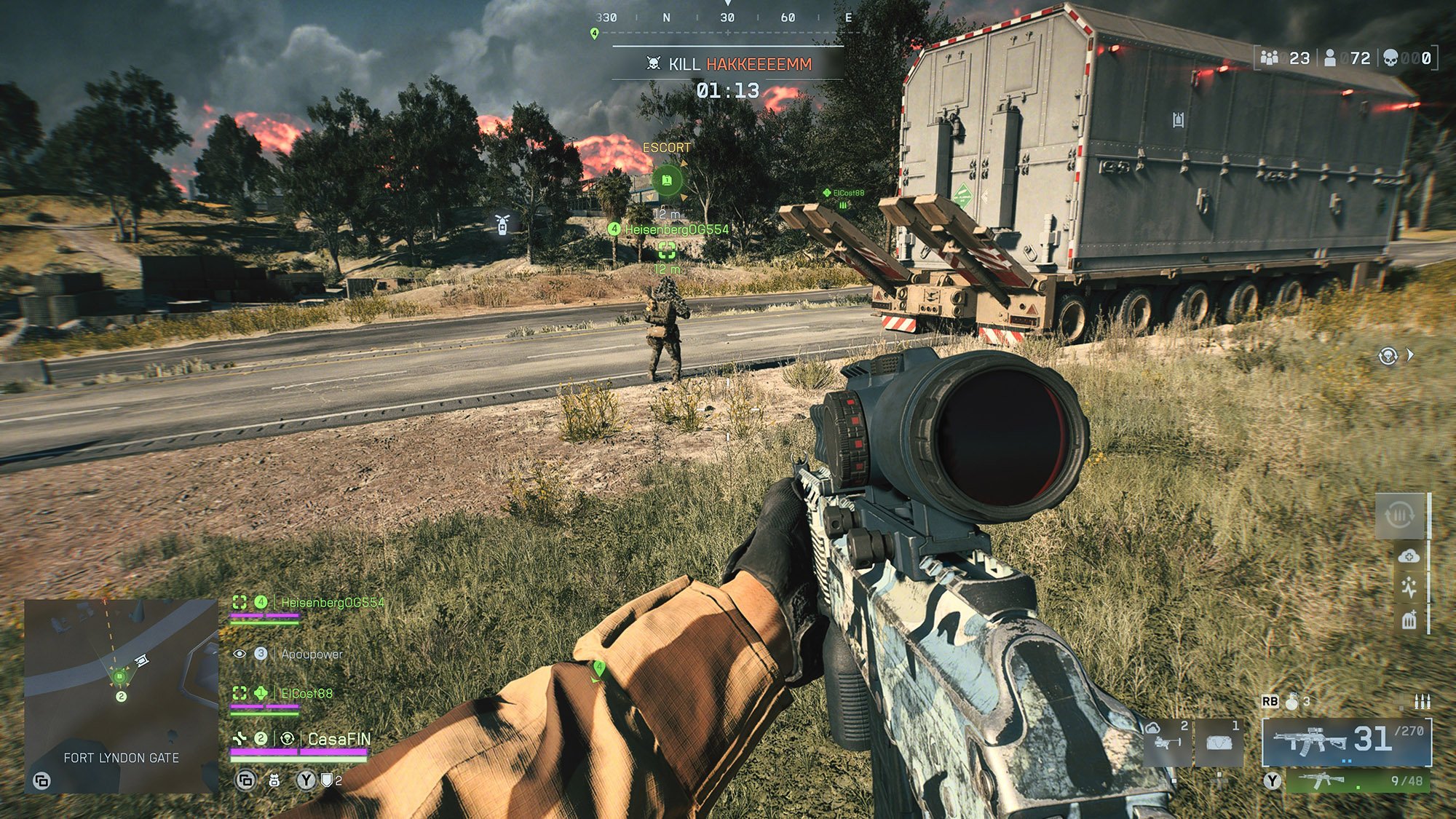The image size is (1456, 819).
Task: Select Apoupower in the squad list
Action: click(312, 654)
